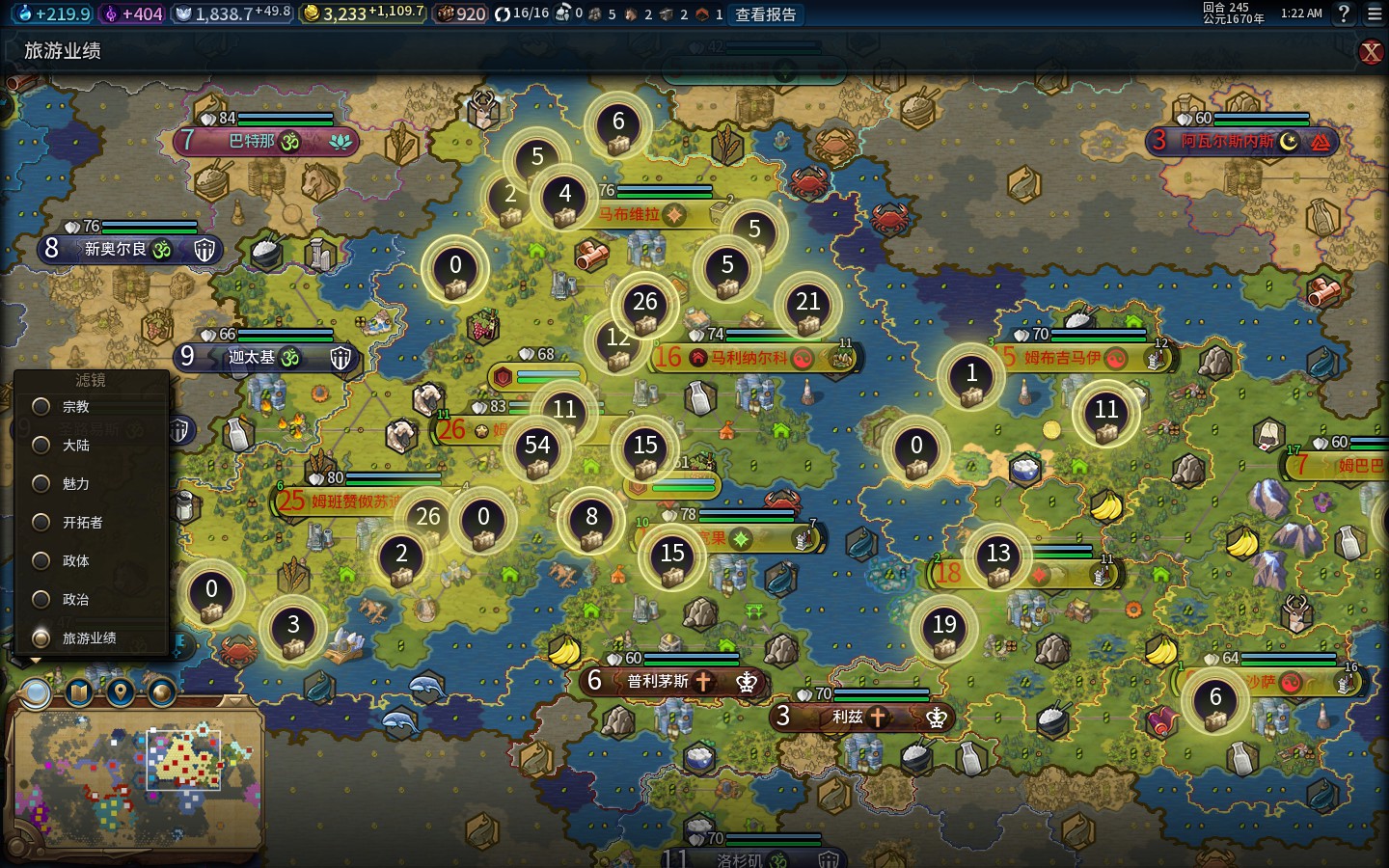Click the map pin button above minimap

[x=121, y=692]
